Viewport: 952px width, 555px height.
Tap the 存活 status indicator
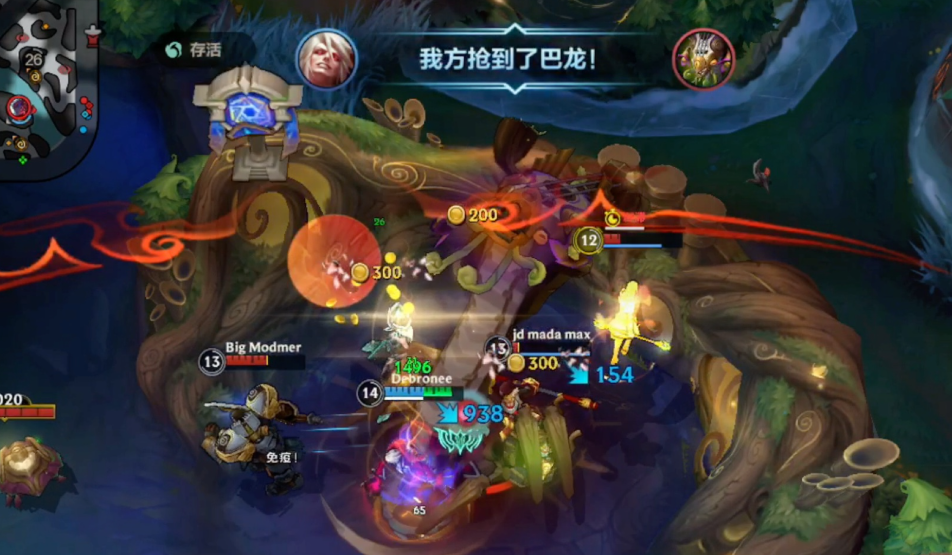[197, 49]
